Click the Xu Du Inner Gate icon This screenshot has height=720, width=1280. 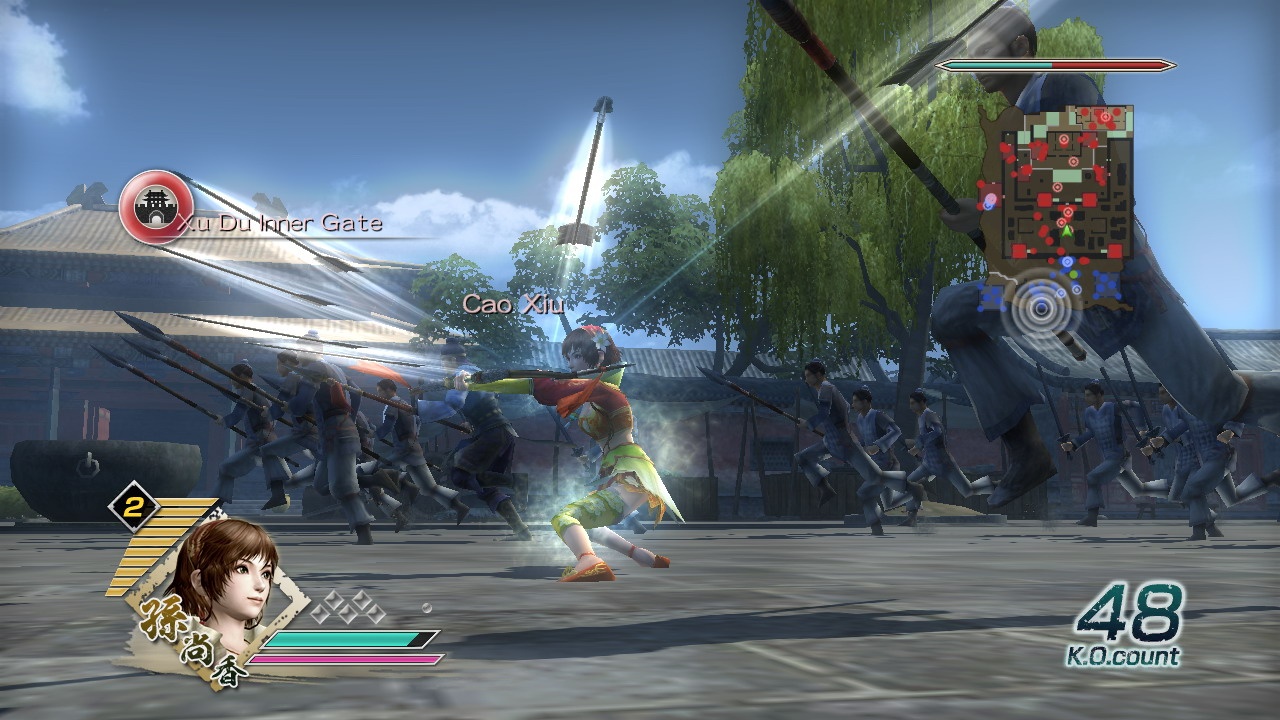tap(155, 207)
